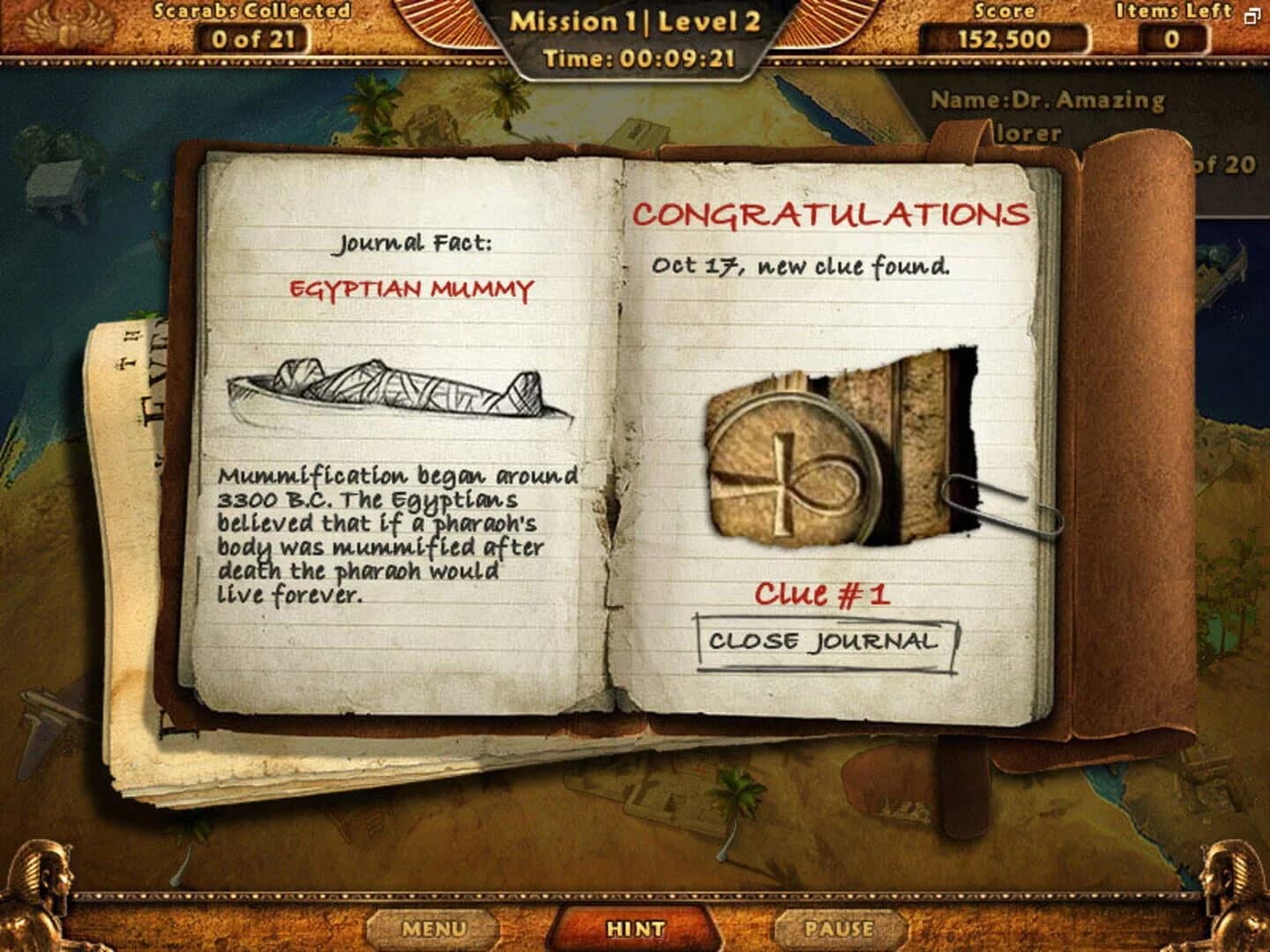Toggle the Hint feature

(x=637, y=928)
